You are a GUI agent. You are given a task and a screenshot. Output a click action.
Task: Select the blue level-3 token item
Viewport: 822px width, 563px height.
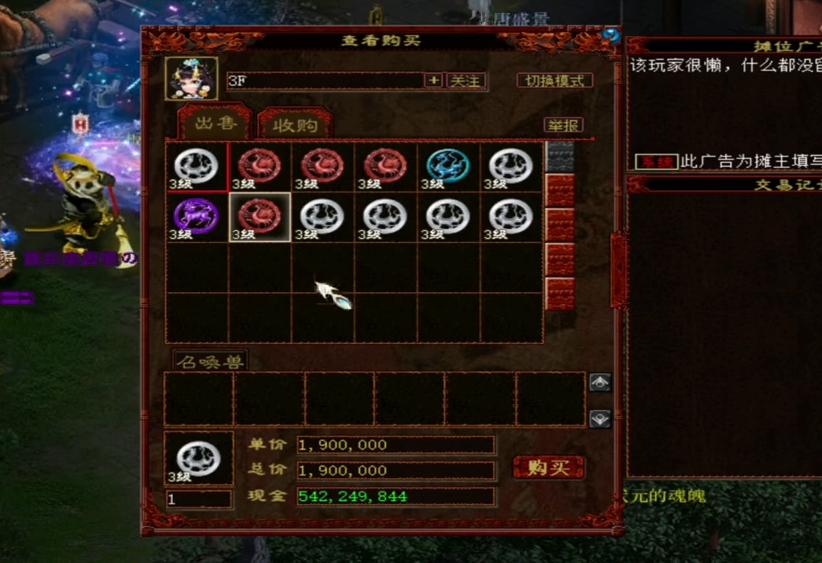pyautogui.click(x=448, y=166)
